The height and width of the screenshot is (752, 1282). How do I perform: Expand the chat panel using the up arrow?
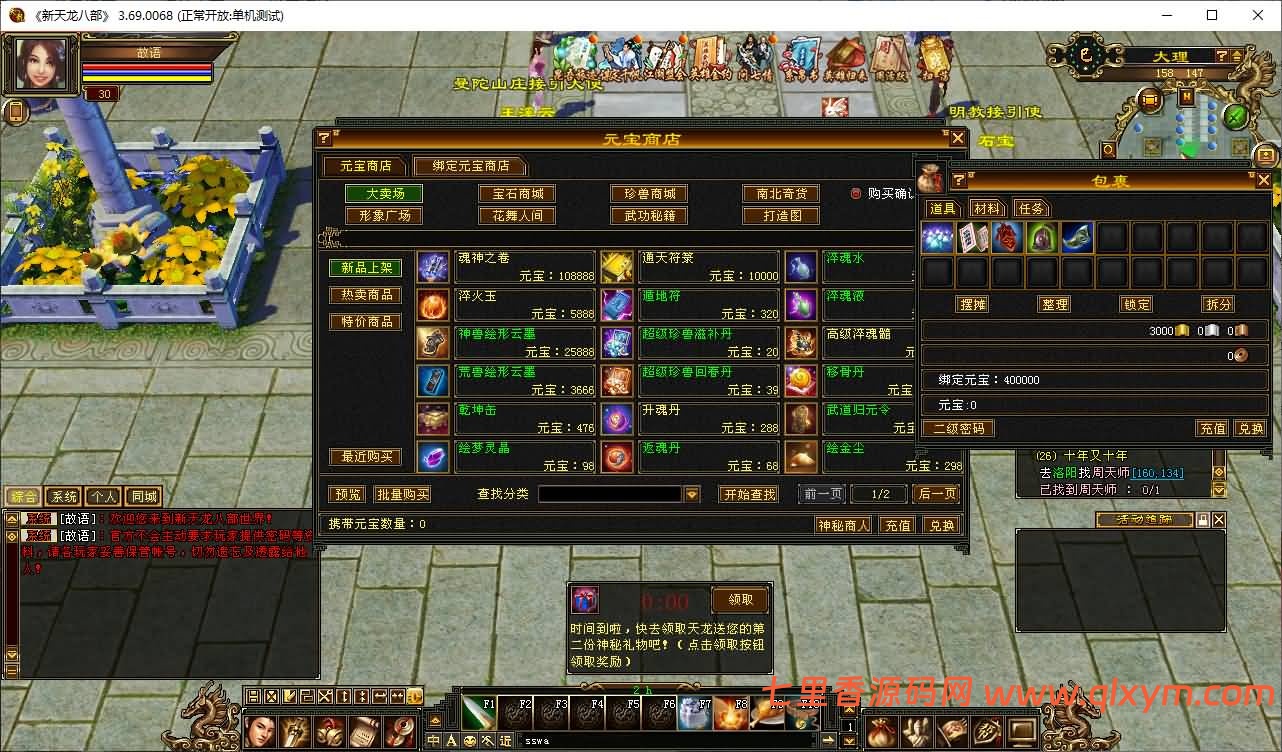[x=11, y=517]
